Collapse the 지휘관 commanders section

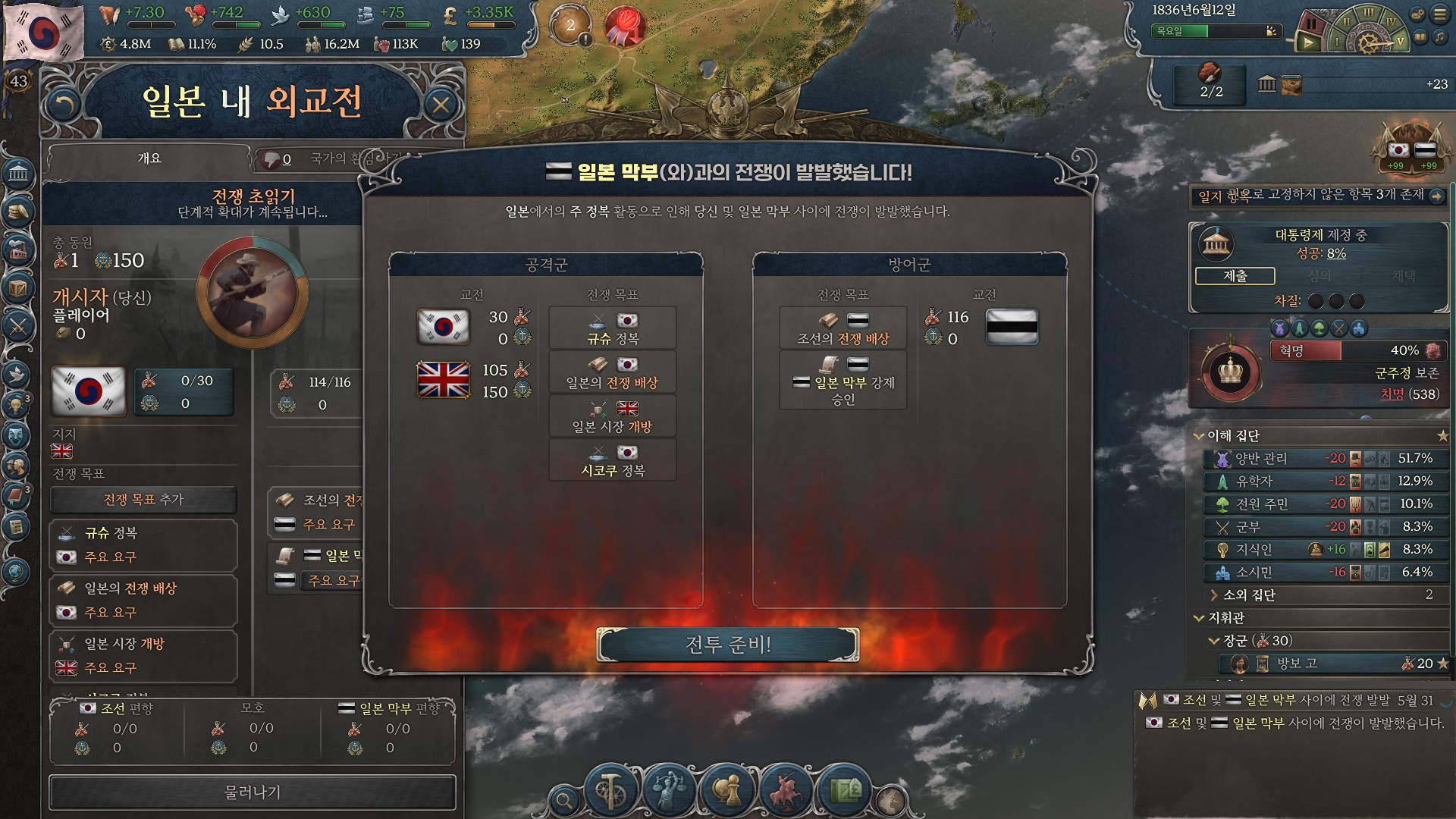point(1199,618)
